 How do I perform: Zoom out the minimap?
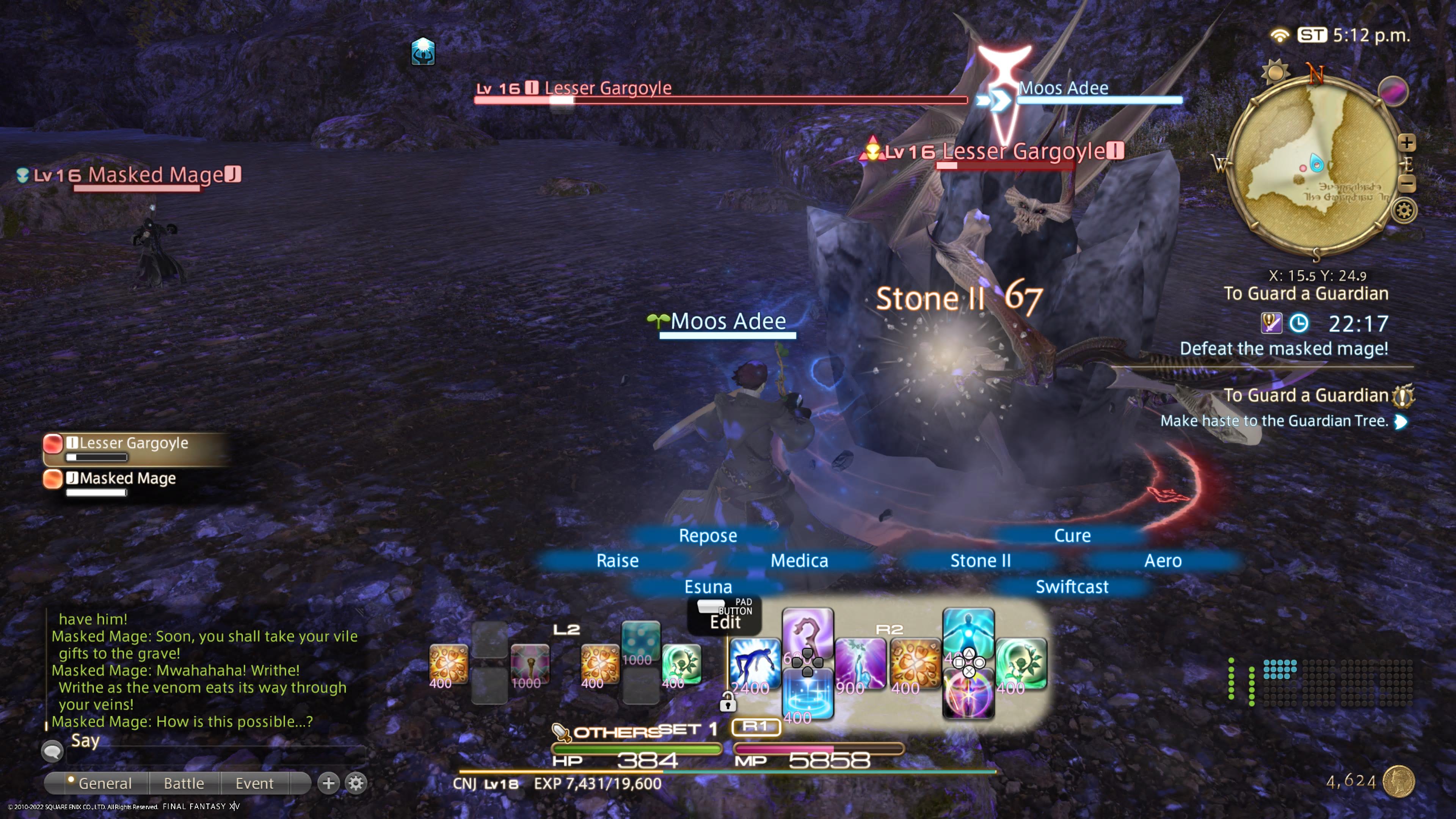coord(1407,184)
